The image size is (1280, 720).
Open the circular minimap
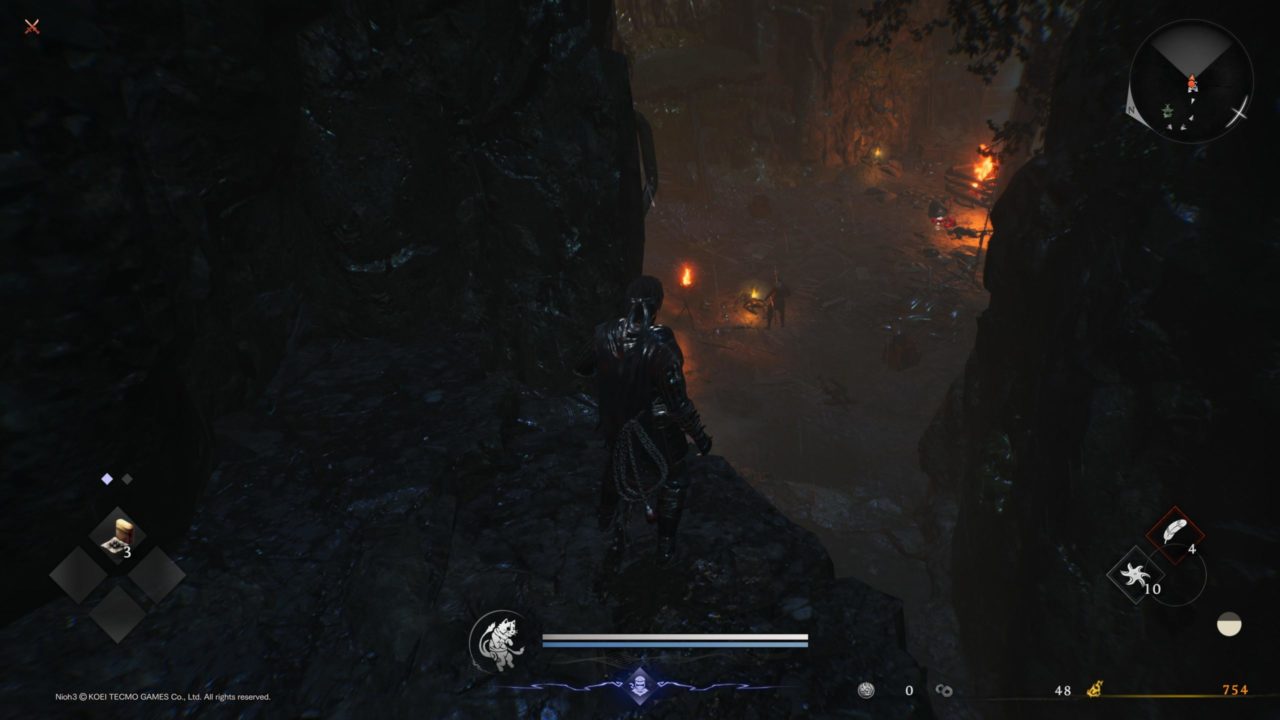[x=1190, y=82]
